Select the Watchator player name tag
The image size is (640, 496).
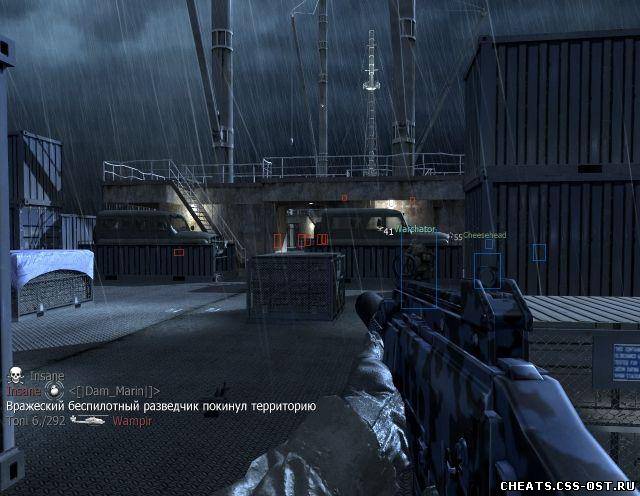click(x=414, y=230)
